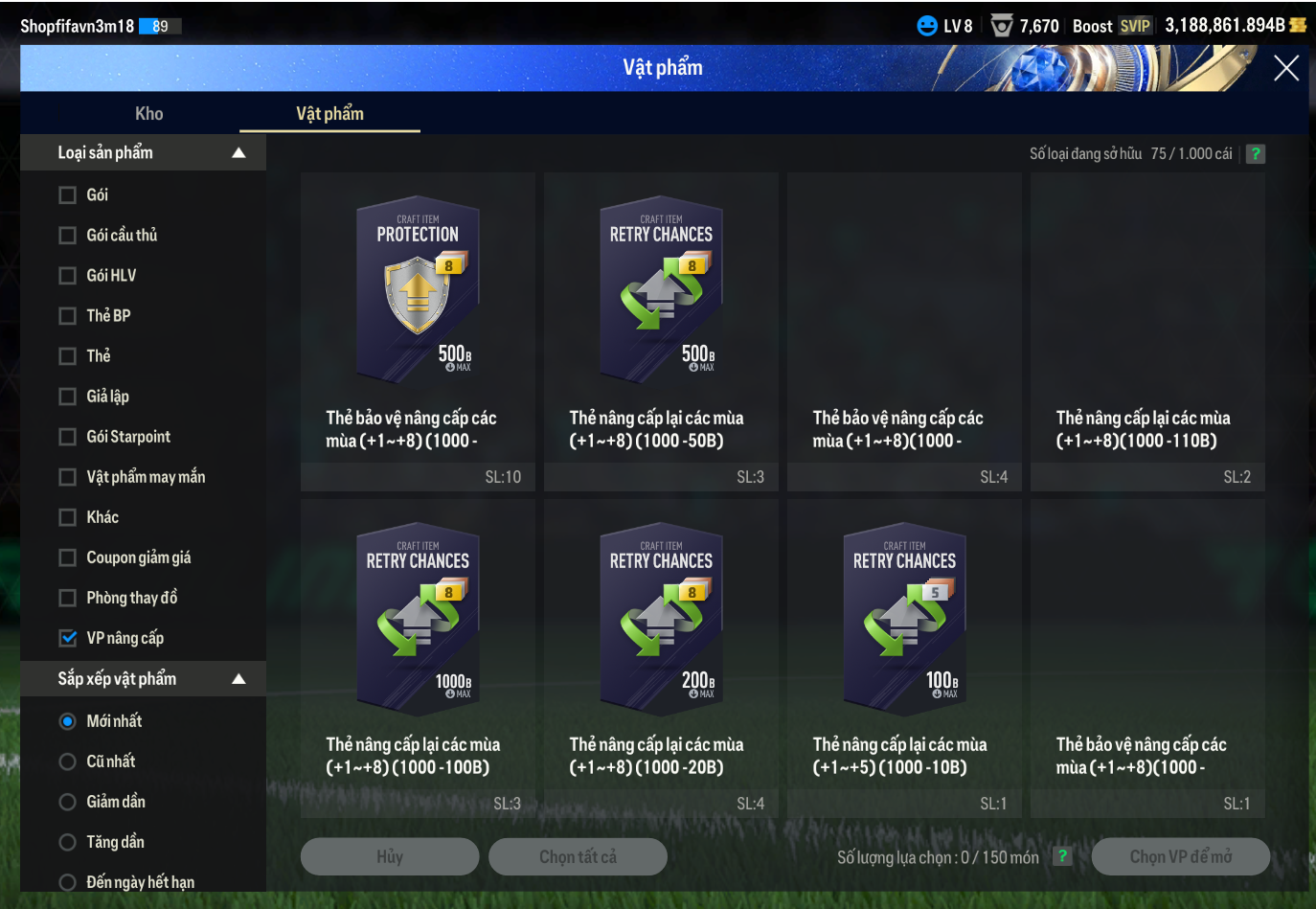The image size is (1316, 909).
Task: Uncheck the VP nâng cấp filter
Action: pyautogui.click(x=68, y=638)
